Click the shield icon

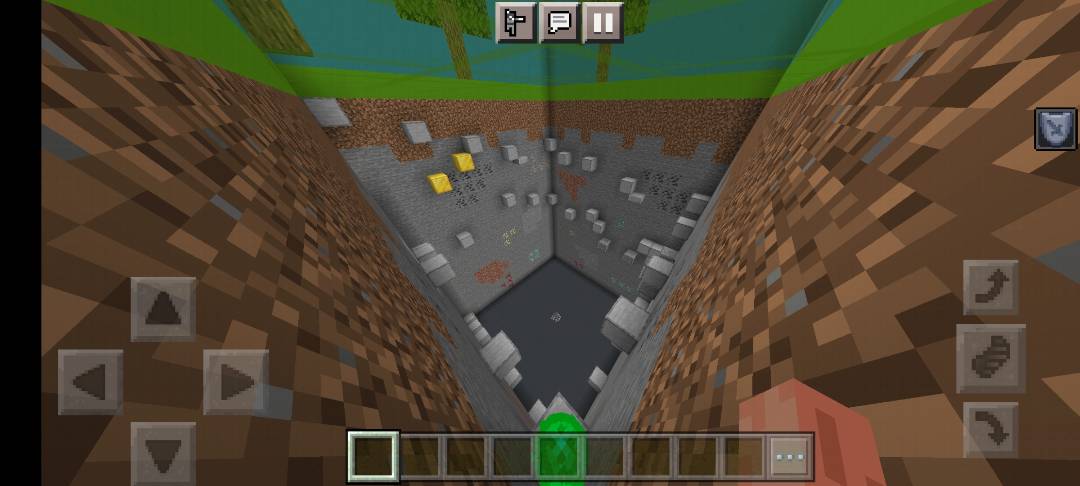point(1055,130)
